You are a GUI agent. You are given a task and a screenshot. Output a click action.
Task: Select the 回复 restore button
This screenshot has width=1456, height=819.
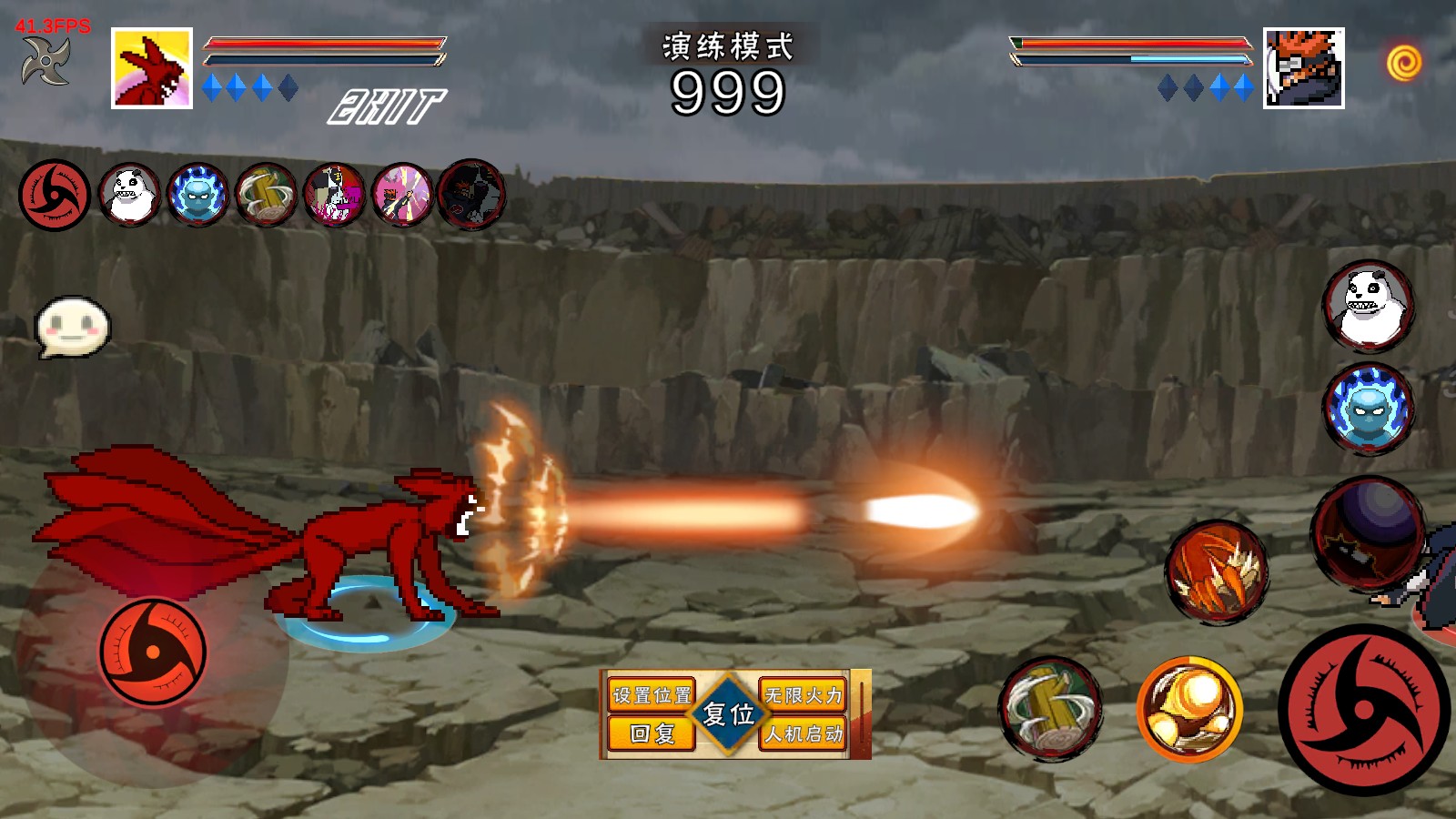tap(652, 733)
